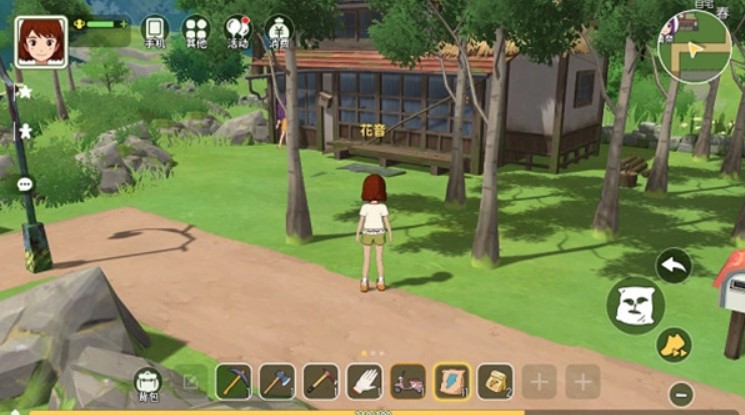Image resolution: width=745 pixels, height=415 pixels.
Task: Click the star icon on the left edge
Action: pyautogui.click(x=25, y=91)
